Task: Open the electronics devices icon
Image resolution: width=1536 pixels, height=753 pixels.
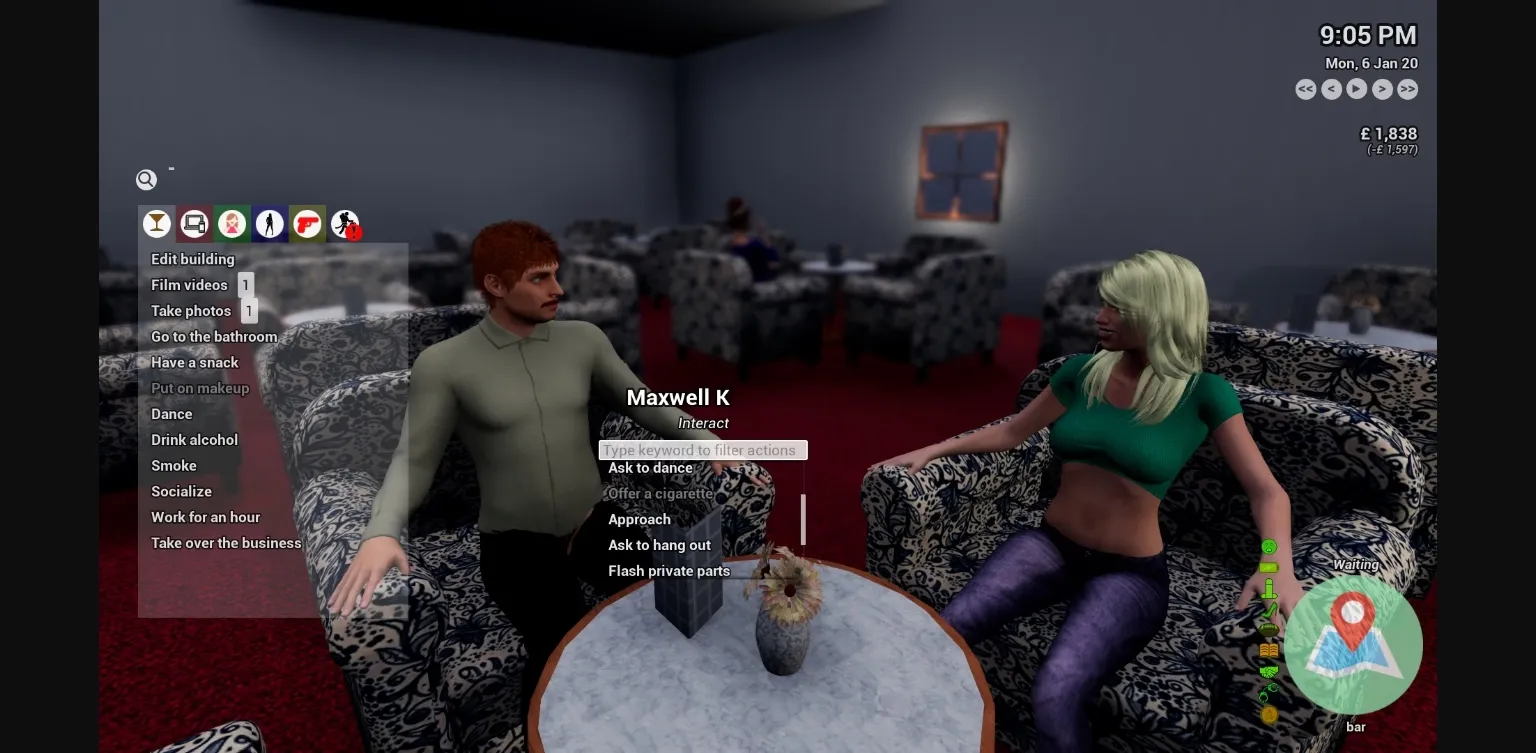Action: [x=194, y=224]
